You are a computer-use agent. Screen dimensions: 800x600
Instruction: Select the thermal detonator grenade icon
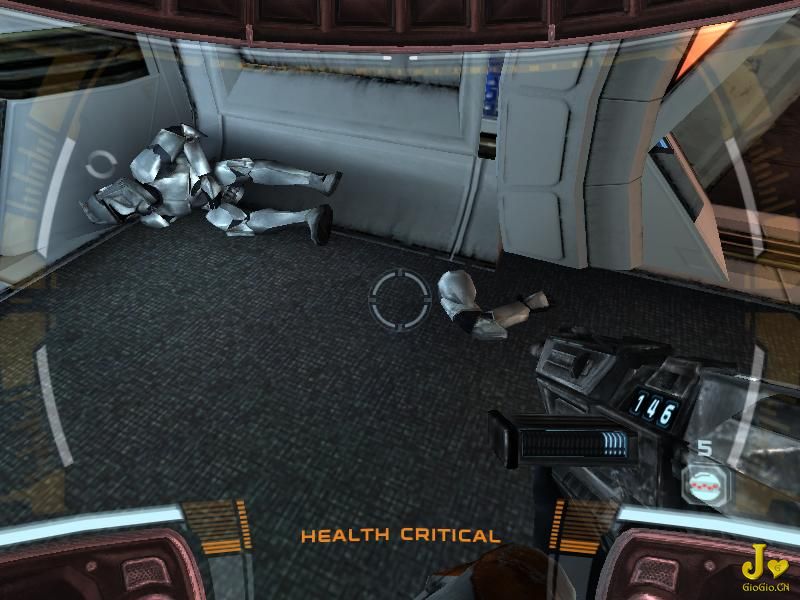[703, 483]
